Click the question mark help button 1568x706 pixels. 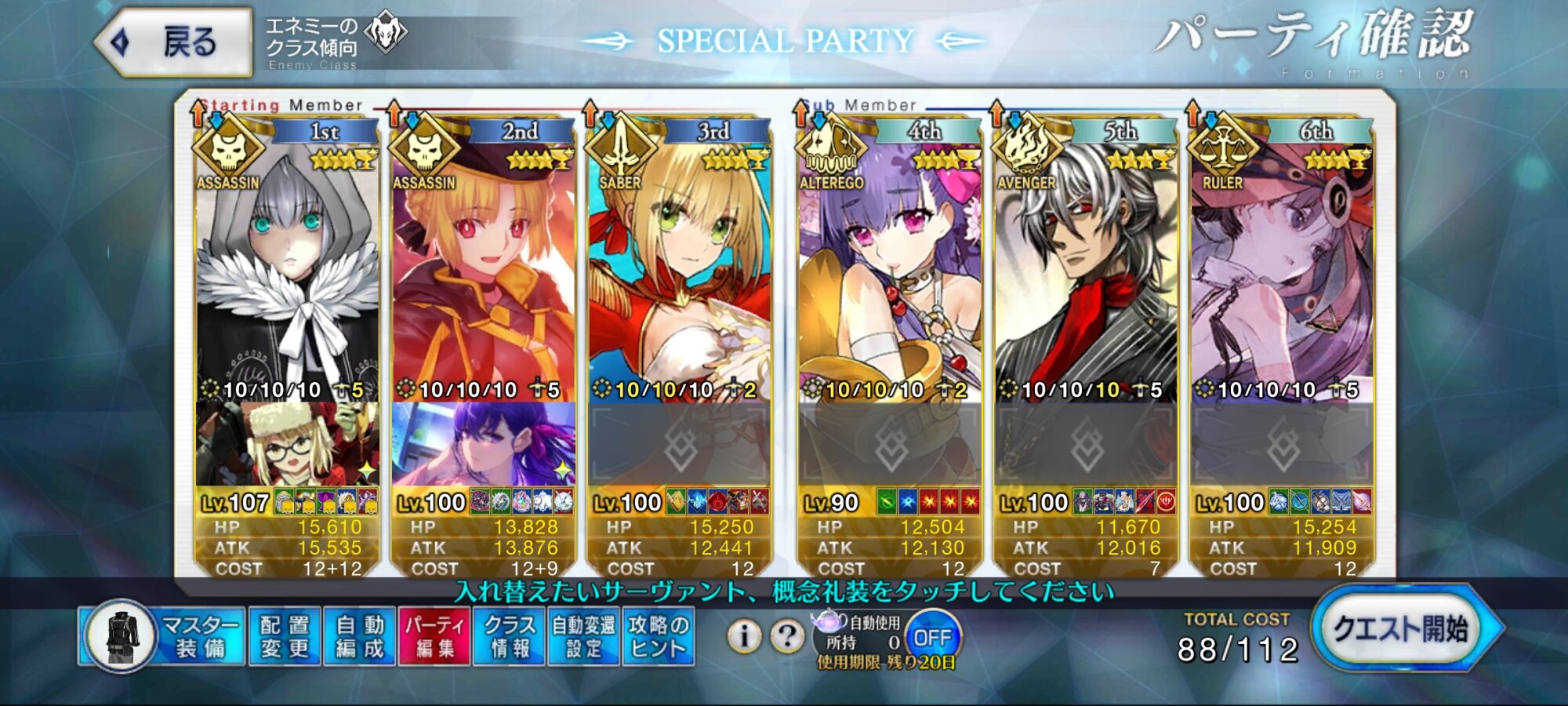(x=787, y=636)
